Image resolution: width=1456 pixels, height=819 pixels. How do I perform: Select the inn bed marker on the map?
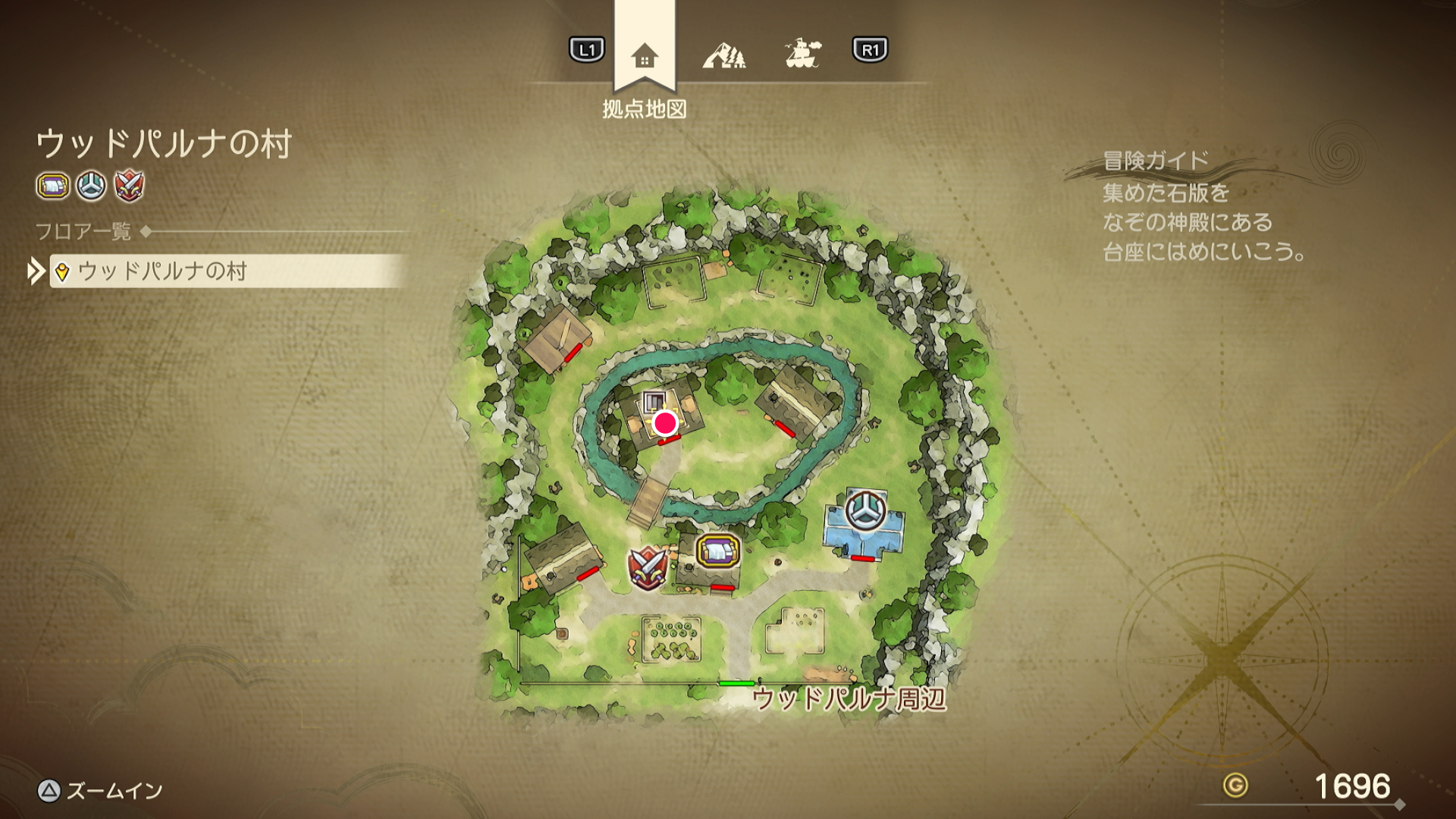(x=718, y=551)
